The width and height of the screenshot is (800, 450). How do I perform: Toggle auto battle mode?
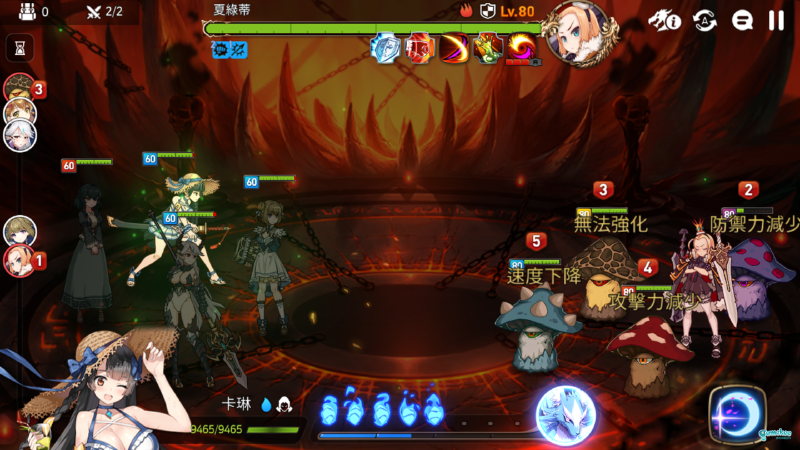tap(705, 20)
